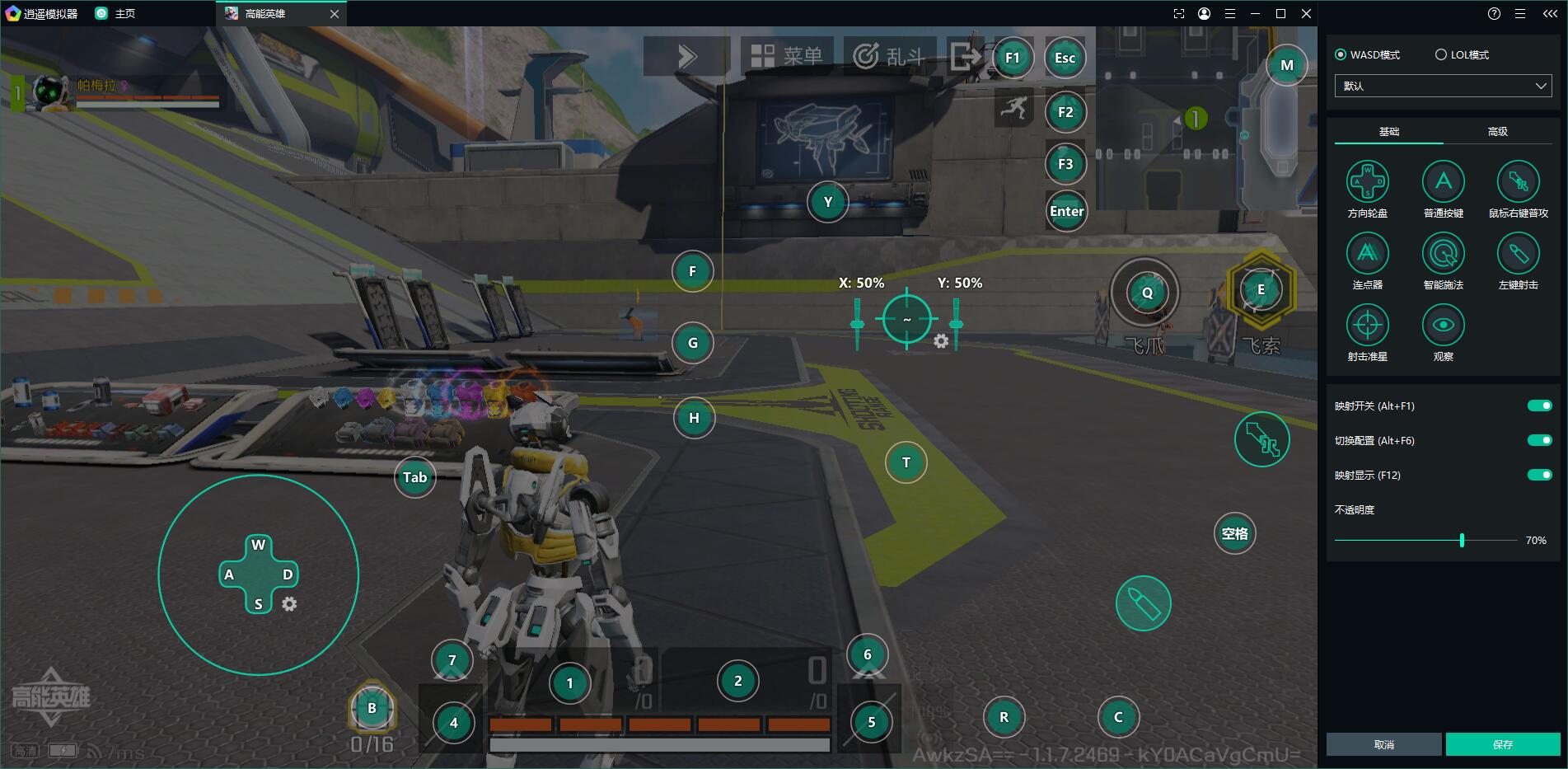The height and width of the screenshot is (769, 1568).
Task: Switch to the 基础 tab
Action: (1388, 132)
